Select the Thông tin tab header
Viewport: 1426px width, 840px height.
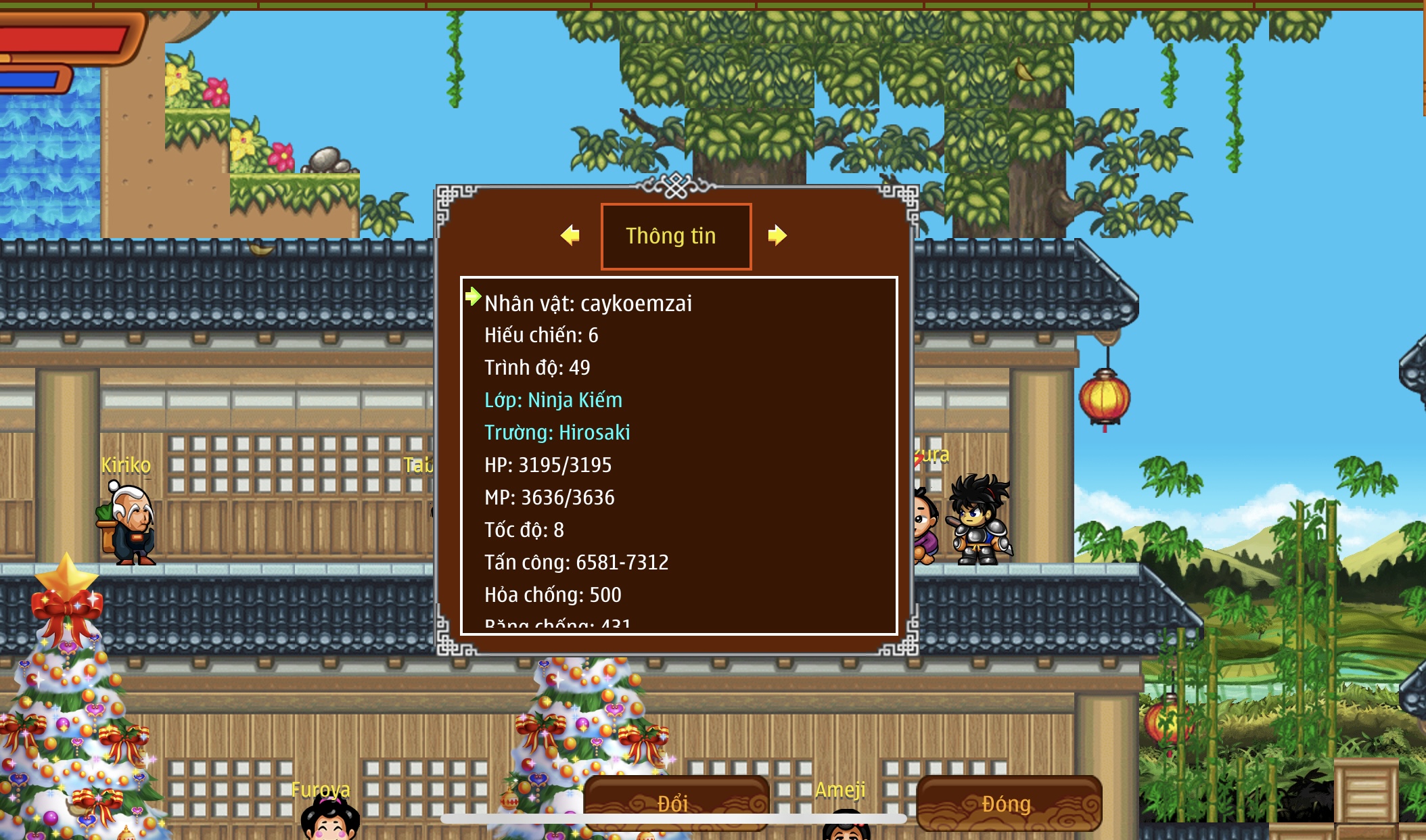tap(676, 236)
